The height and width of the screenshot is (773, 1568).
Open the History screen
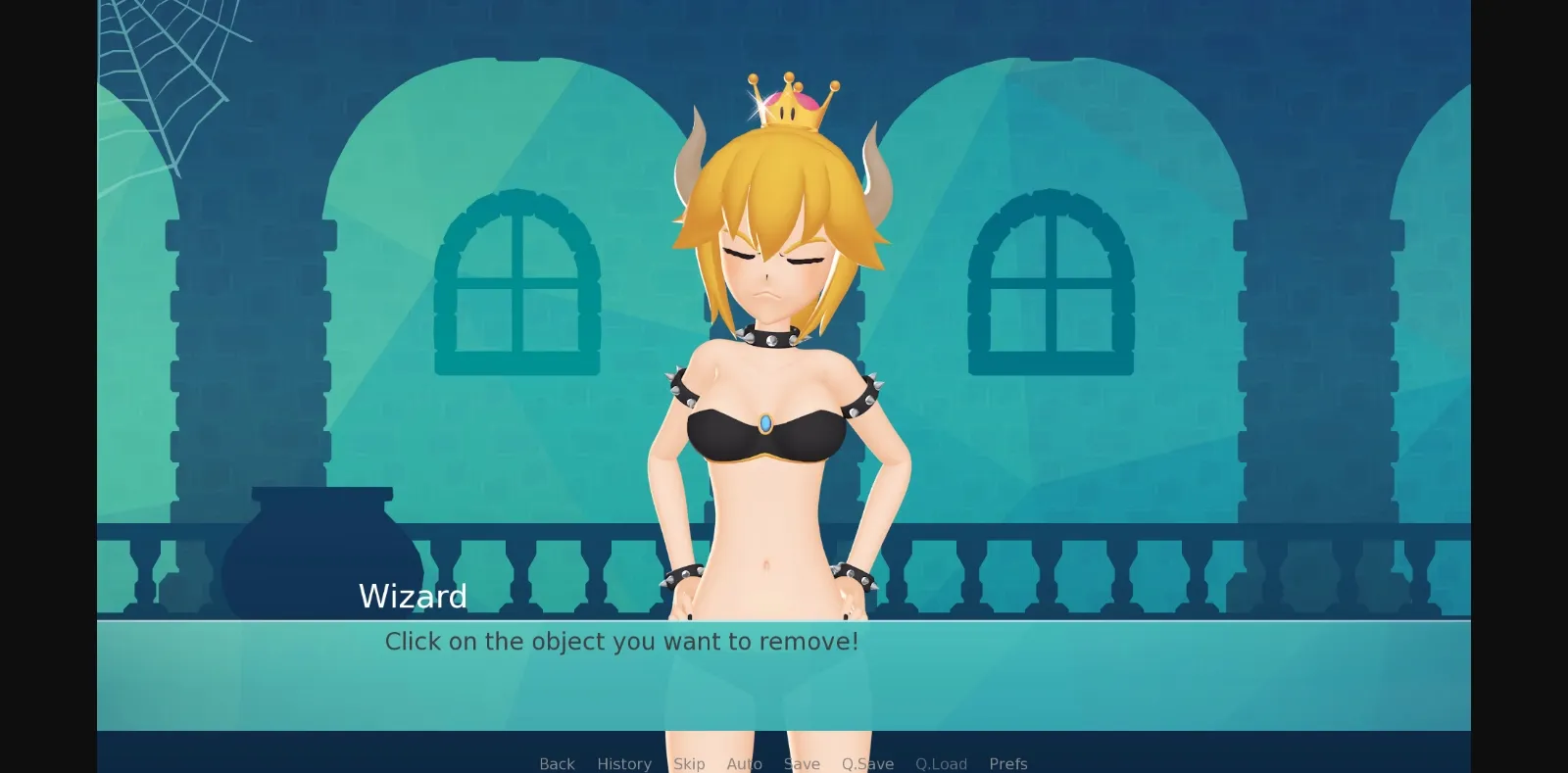point(624,763)
